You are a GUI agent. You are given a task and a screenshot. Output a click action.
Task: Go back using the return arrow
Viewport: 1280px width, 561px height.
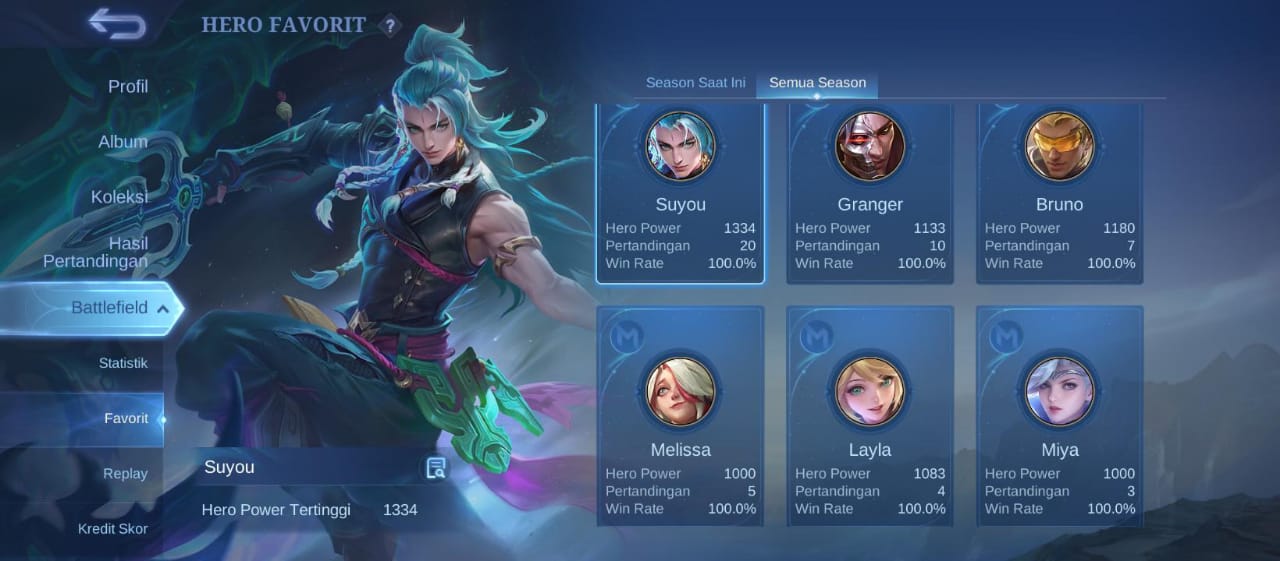[117, 24]
